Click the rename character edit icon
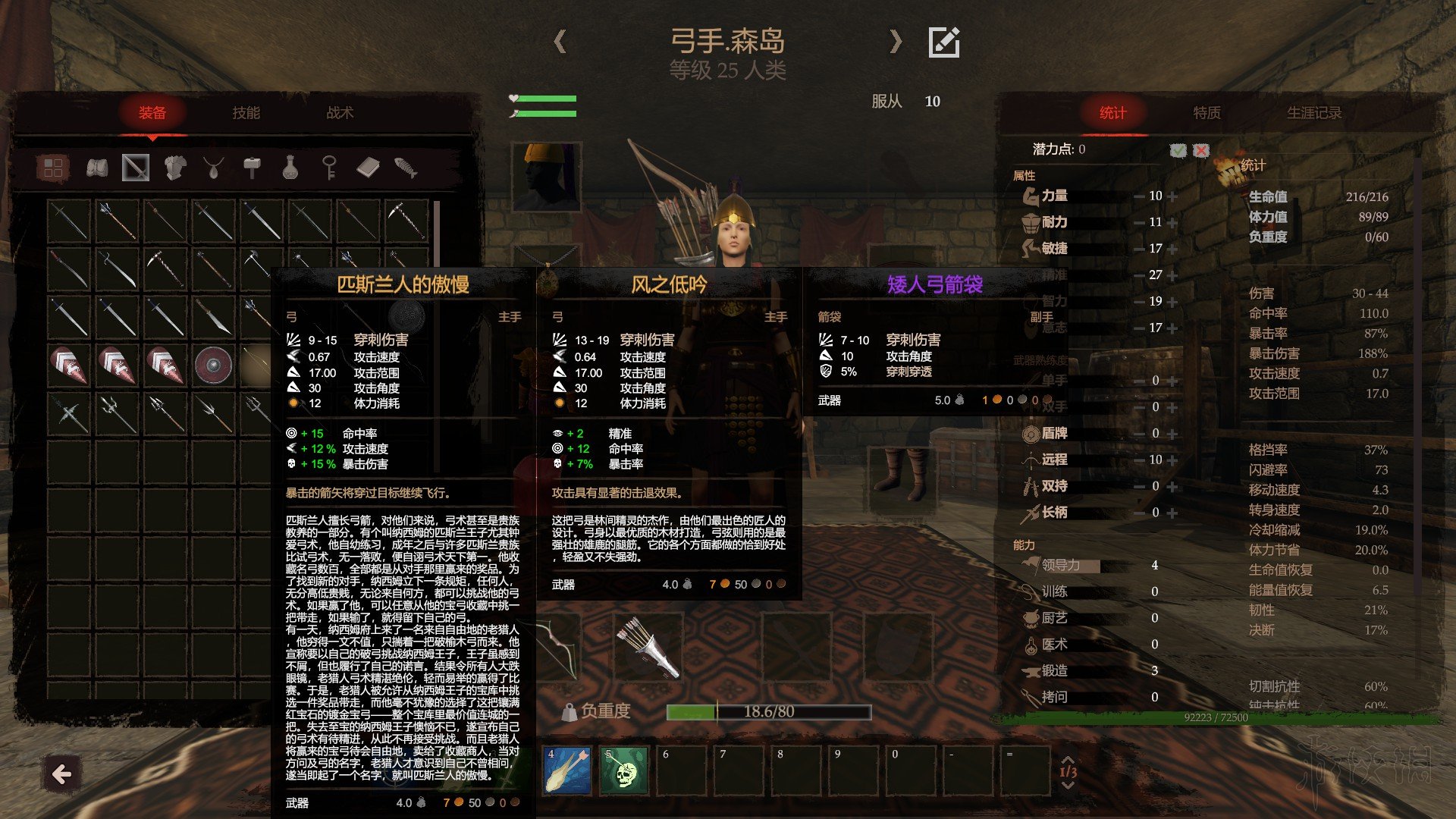 pos(944,42)
